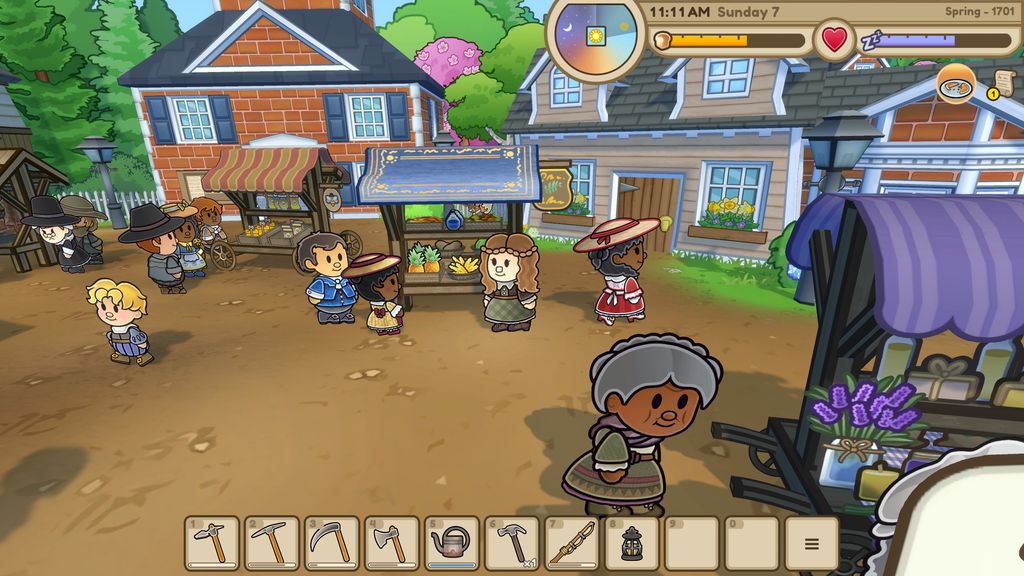Image resolution: width=1024 pixels, height=576 pixels.
Task: Equip the fishing rod from the hotbar
Action: (x=572, y=543)
